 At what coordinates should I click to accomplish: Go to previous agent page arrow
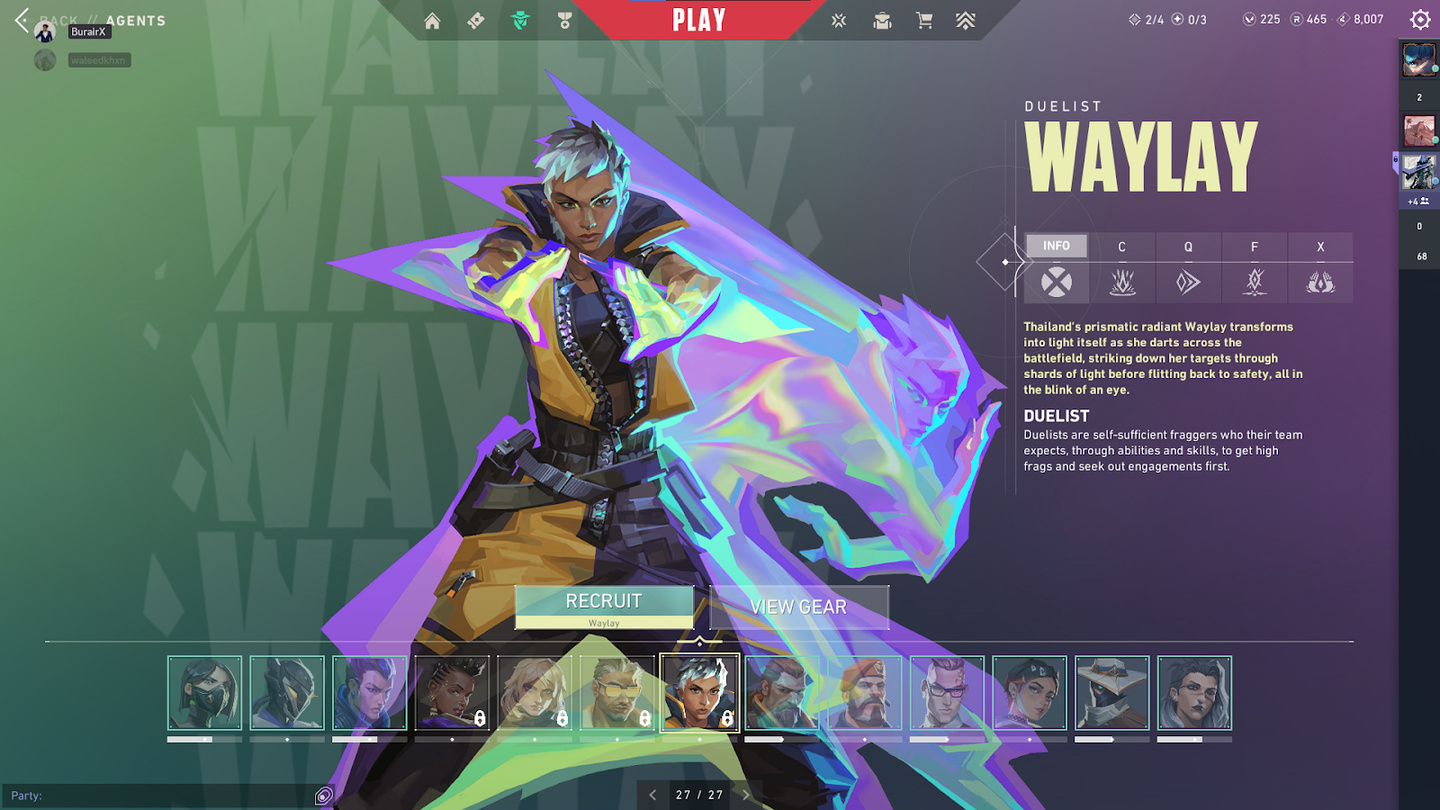click(653, 795)
